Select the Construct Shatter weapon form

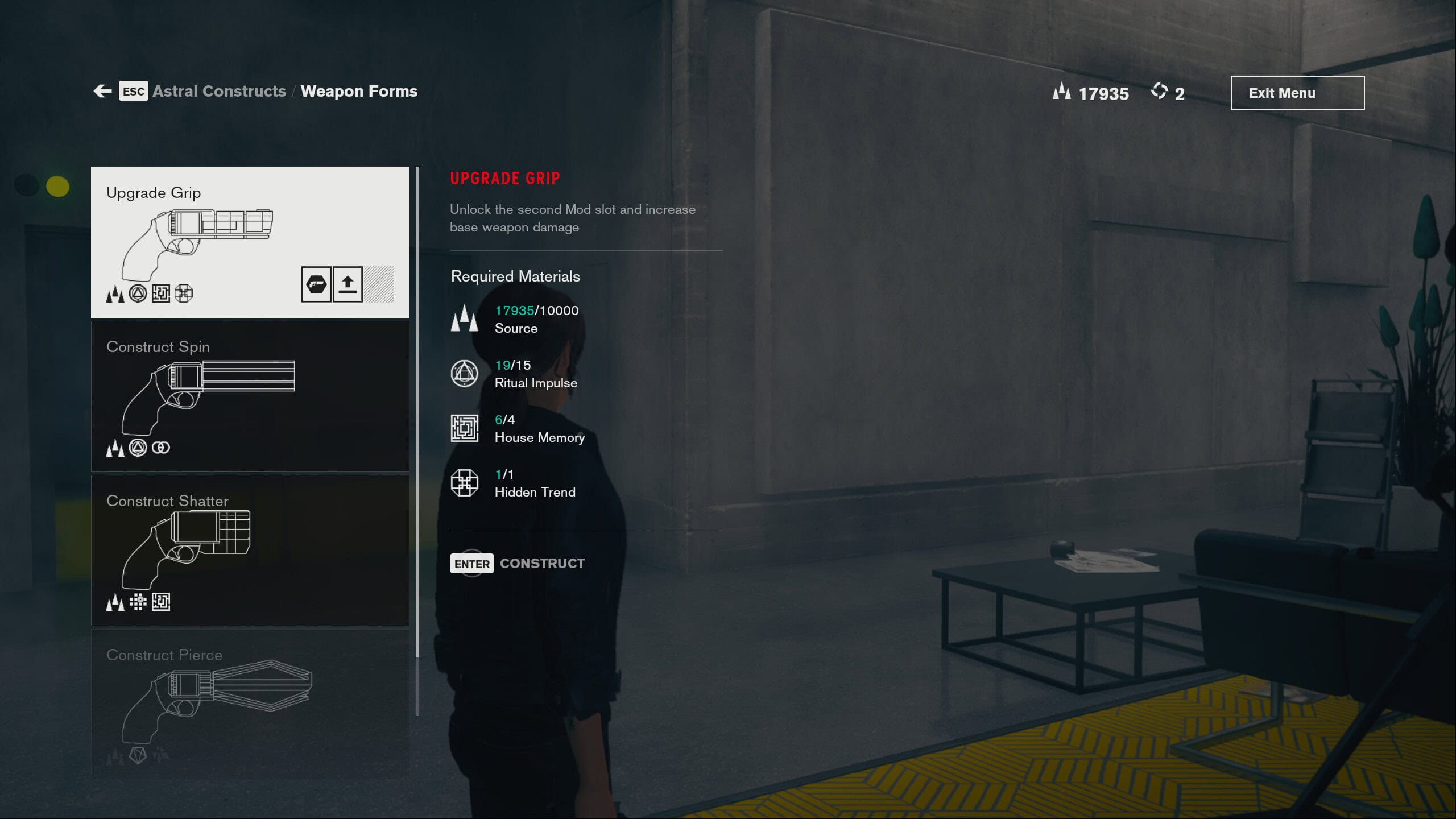click(250, 550)
